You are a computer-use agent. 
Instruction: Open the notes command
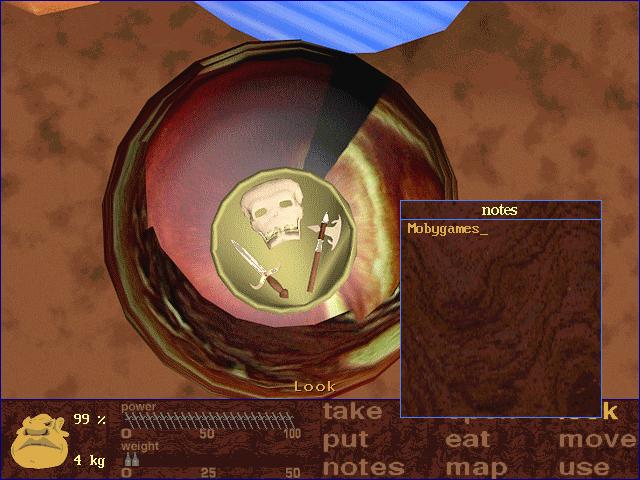pyautogui.click(x=364, y=466)
